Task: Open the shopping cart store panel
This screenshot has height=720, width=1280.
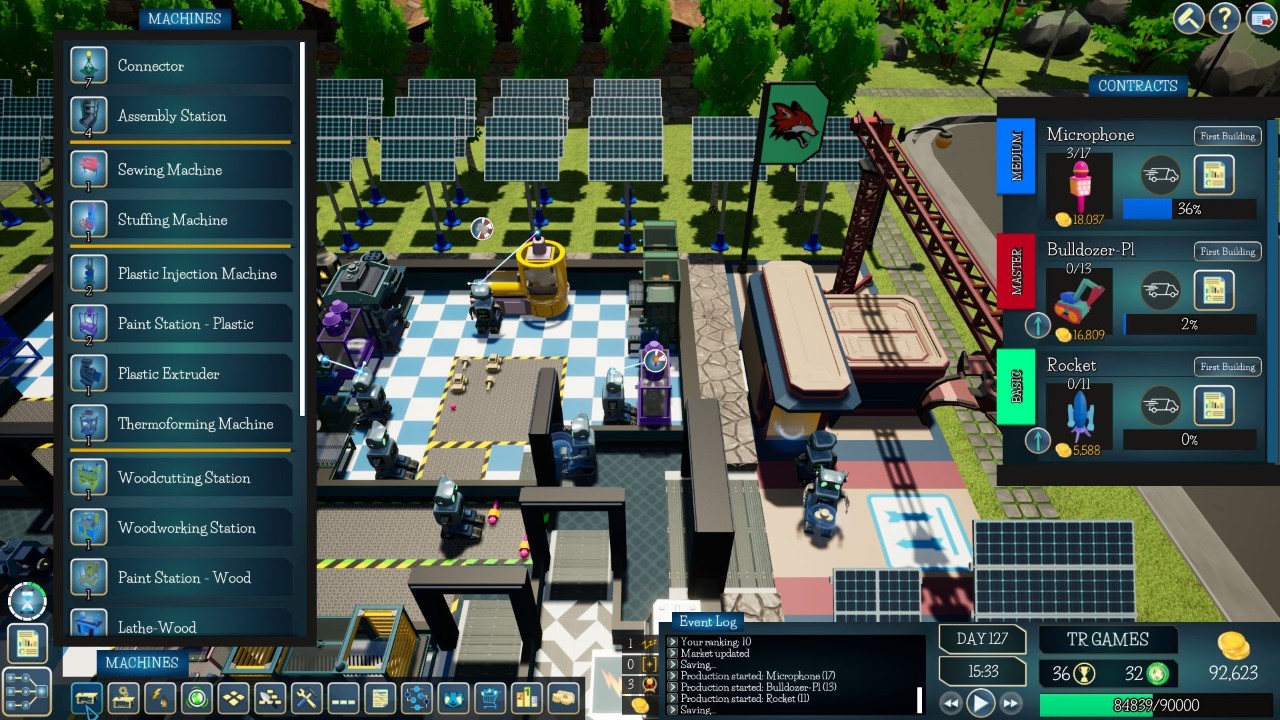Action: pyautogui.click(x=488, y=698)
